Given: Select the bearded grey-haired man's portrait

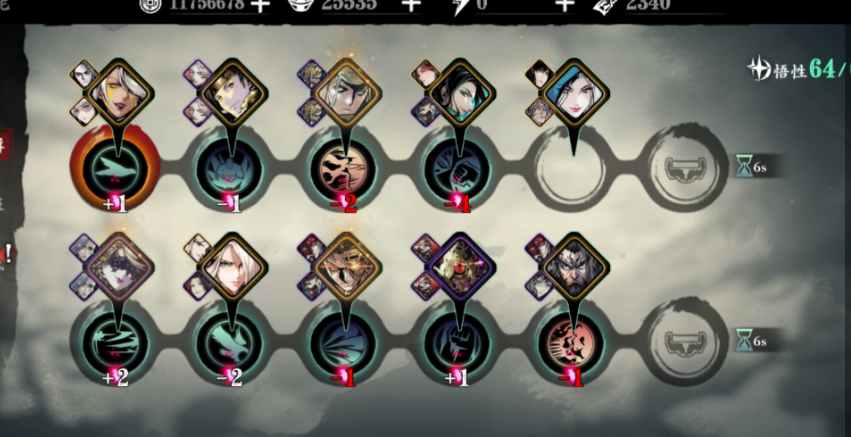Looking at the screenshot, I should 575,268.
